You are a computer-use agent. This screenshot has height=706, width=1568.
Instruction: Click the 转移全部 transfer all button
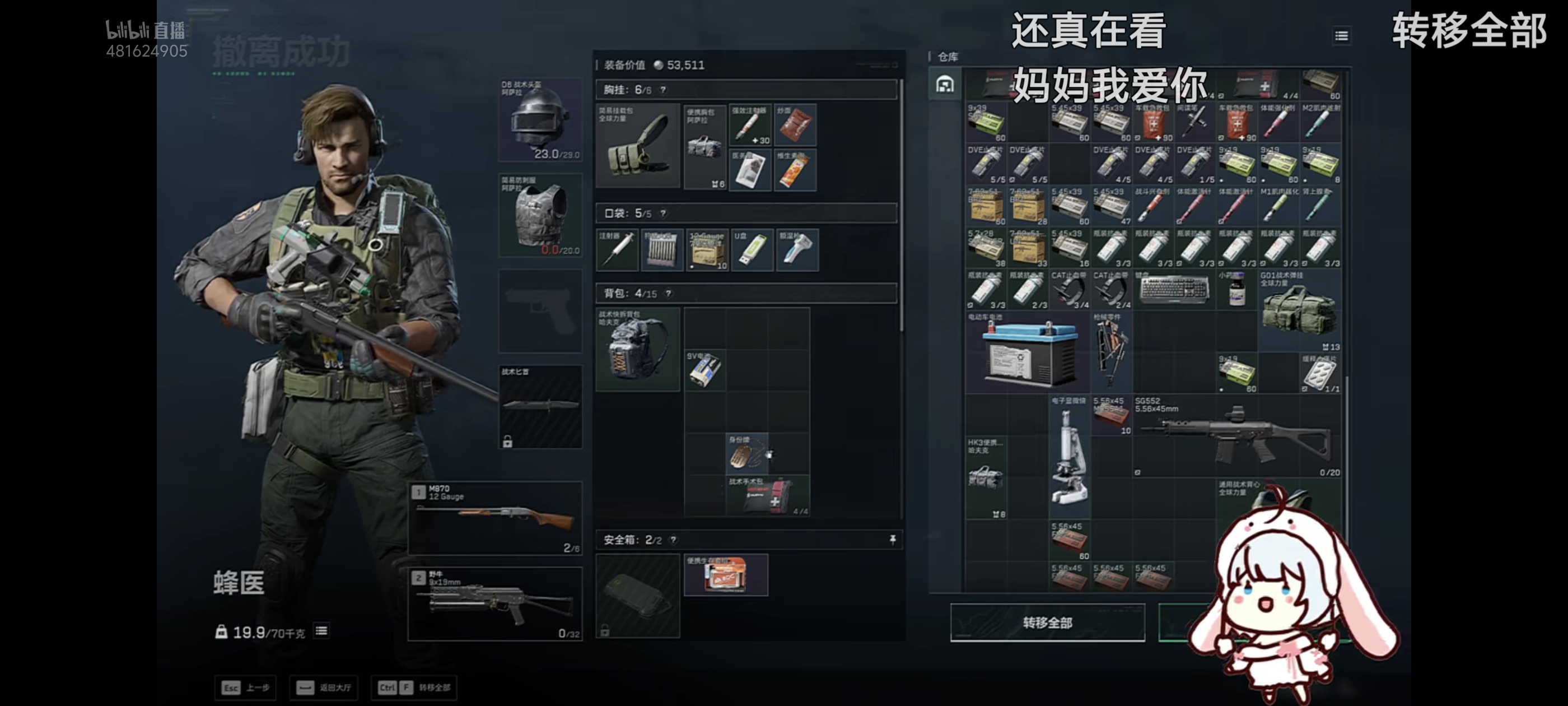[1047, 622]
